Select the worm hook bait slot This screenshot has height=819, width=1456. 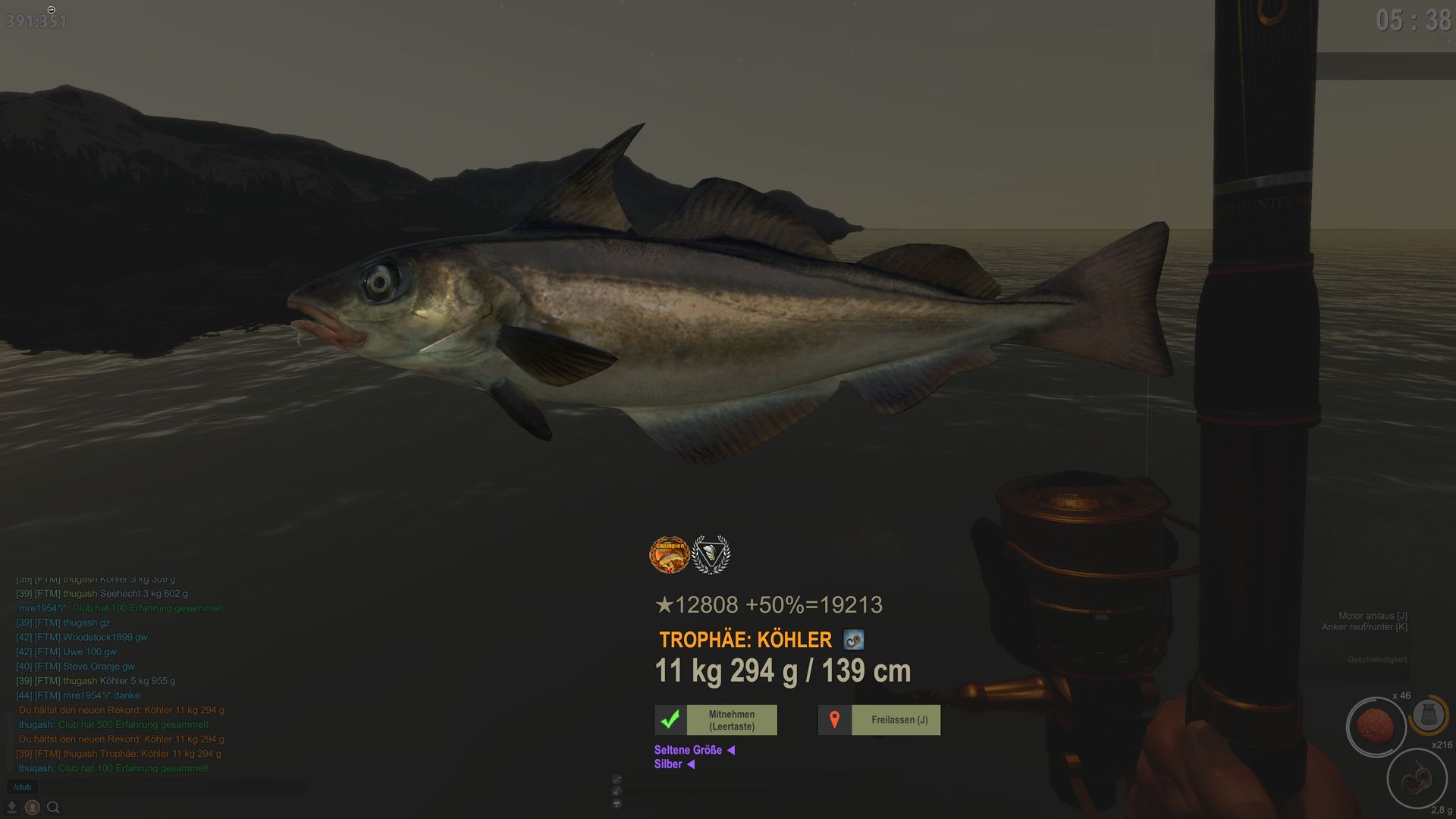pyautogui.click(x=1415, y=779)
